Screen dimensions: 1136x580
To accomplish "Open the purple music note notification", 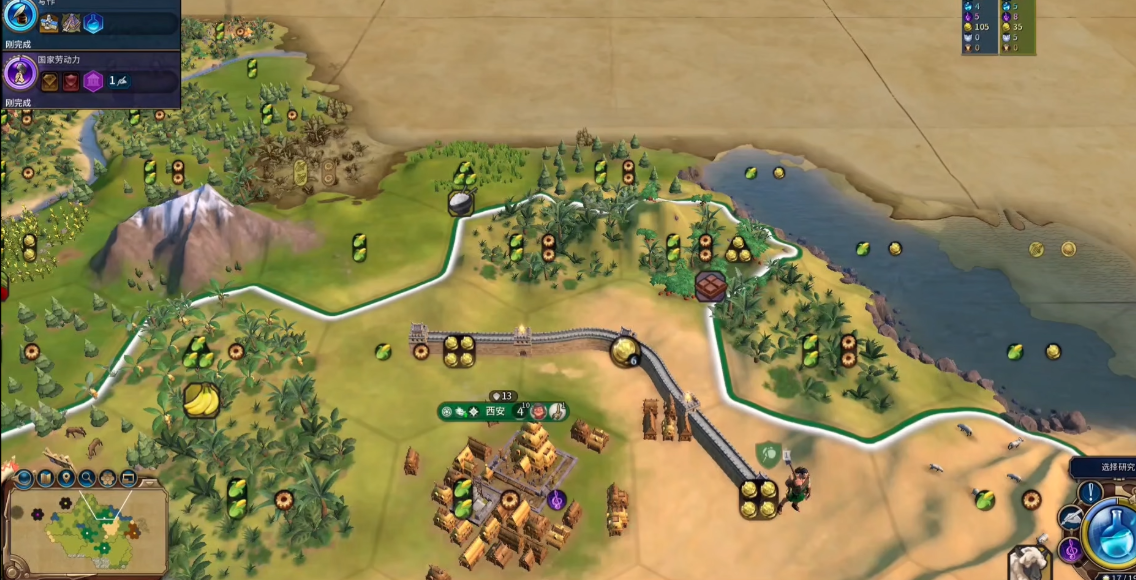I will click(1071, 549).
